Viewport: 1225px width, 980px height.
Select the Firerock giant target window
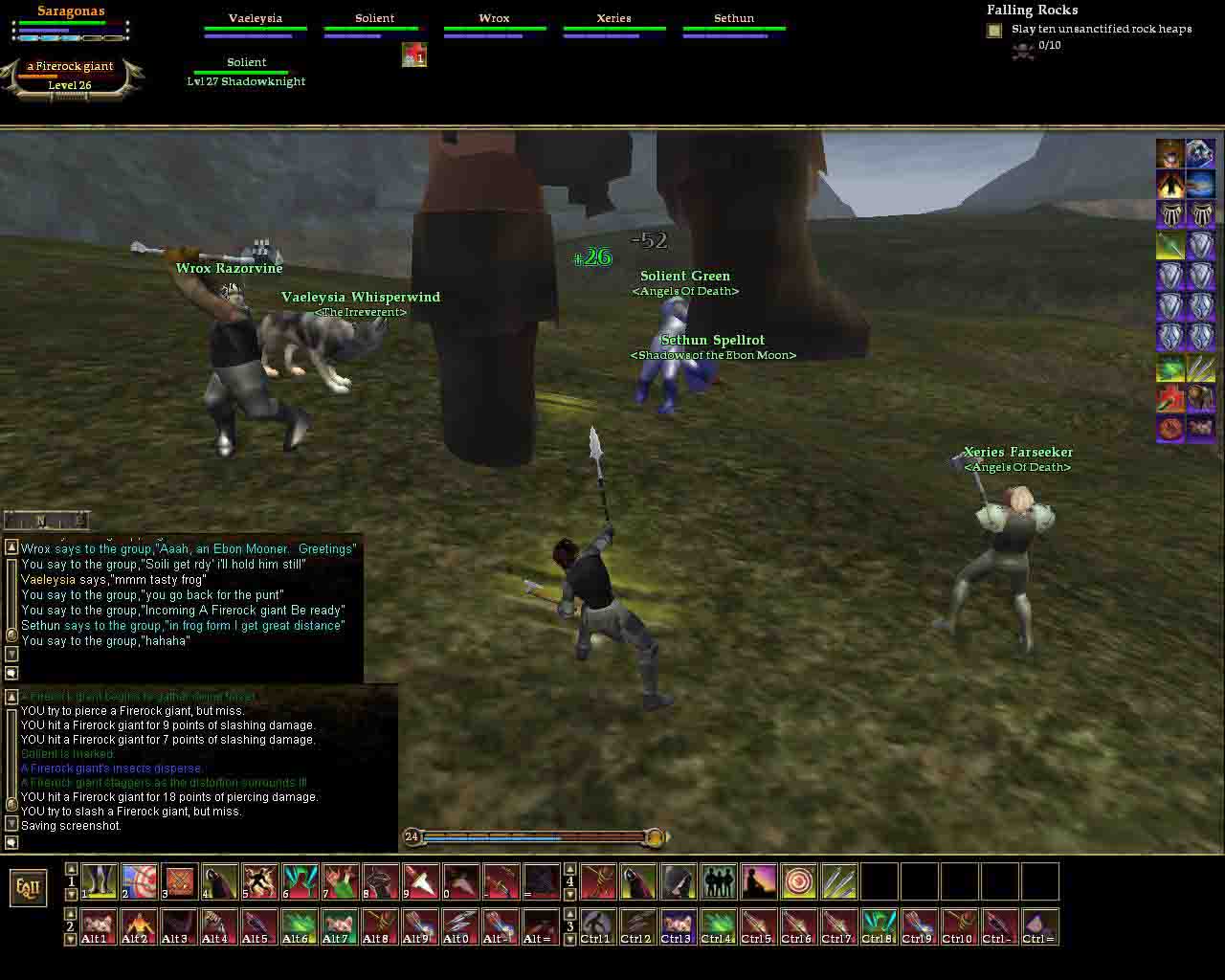pyautogui.click(x=71, y=75)
